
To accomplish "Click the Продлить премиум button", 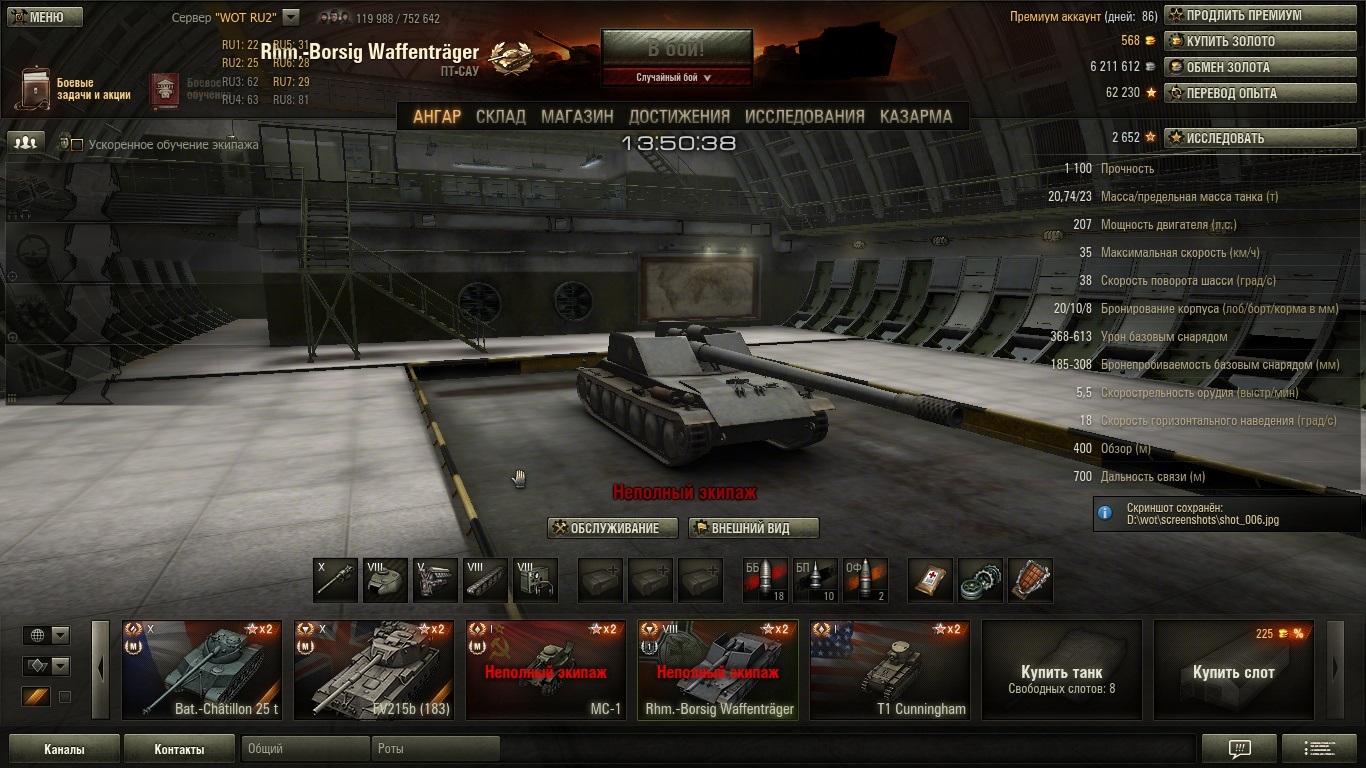I will pyautogui.click(x=1245, y=16).
